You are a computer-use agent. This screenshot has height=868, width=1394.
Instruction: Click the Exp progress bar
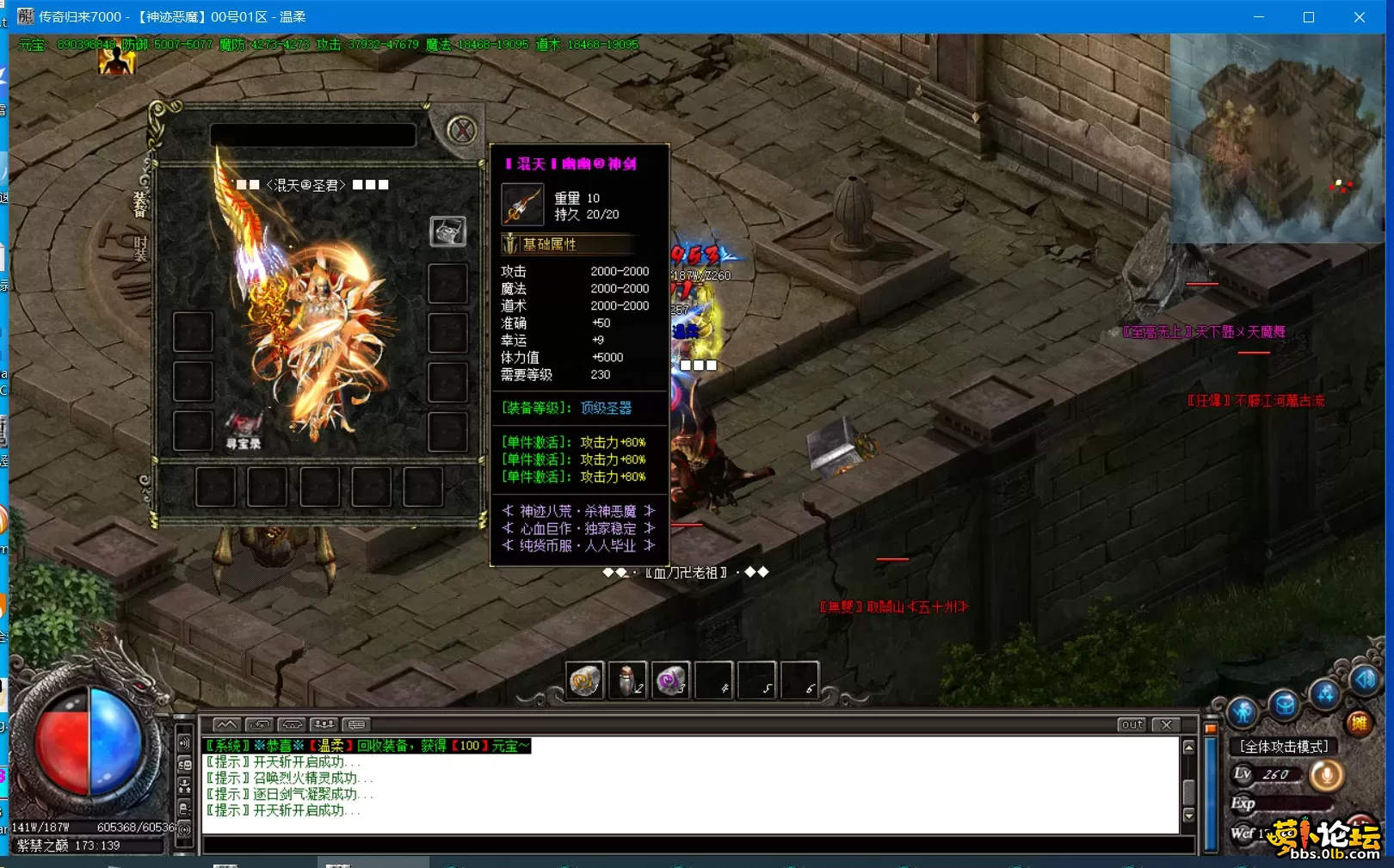tap(1293, 803)
